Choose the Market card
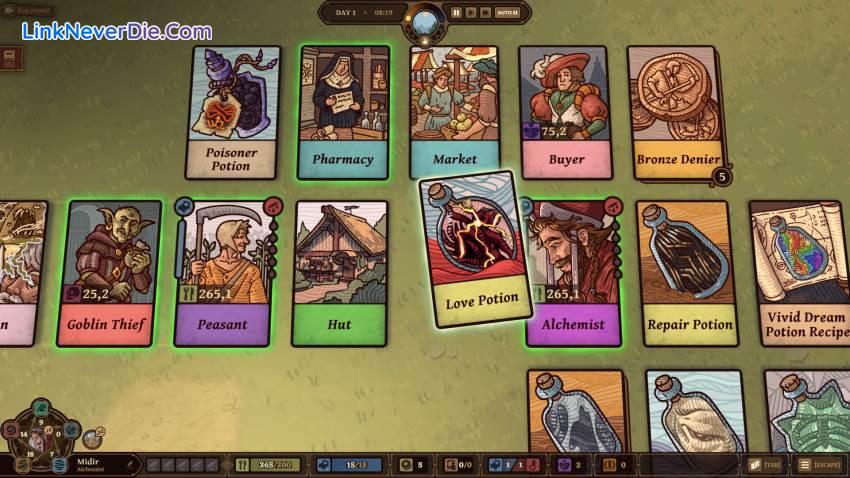 click(x=454, y=112)
